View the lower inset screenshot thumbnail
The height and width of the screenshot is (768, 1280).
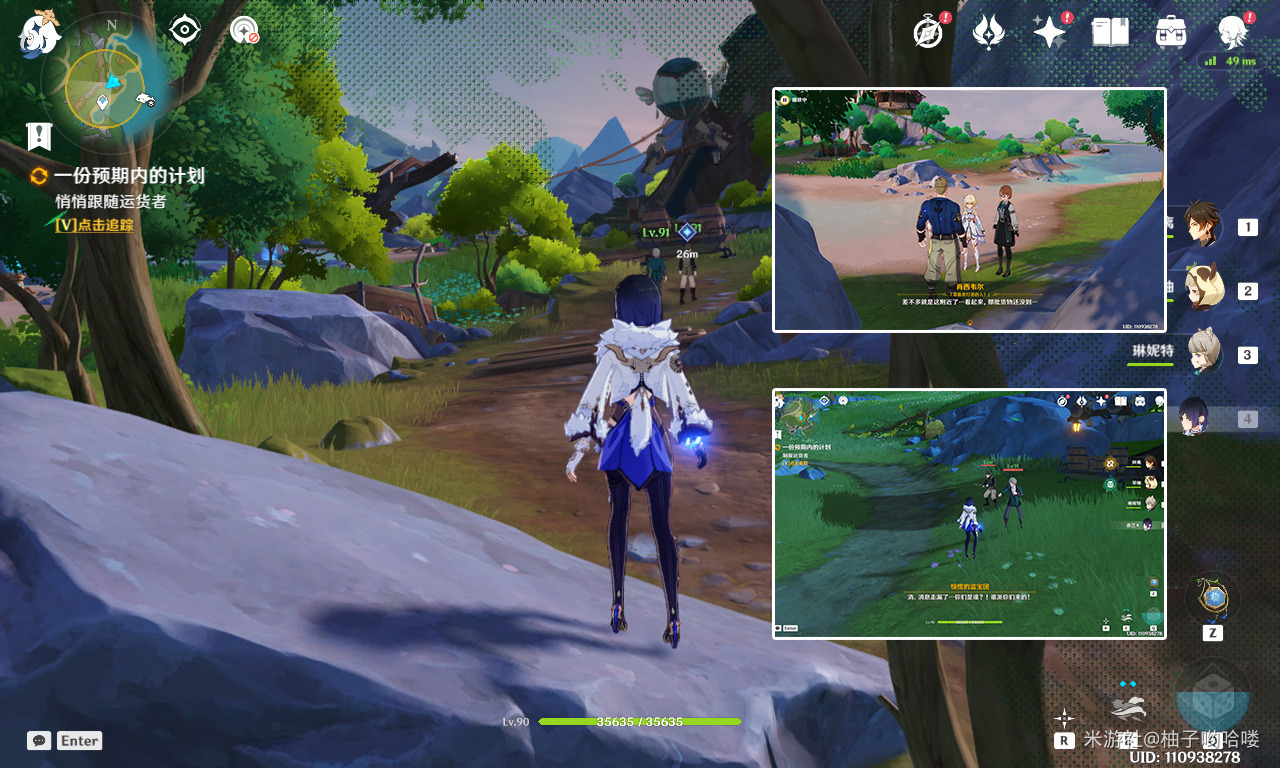(969, 513)
